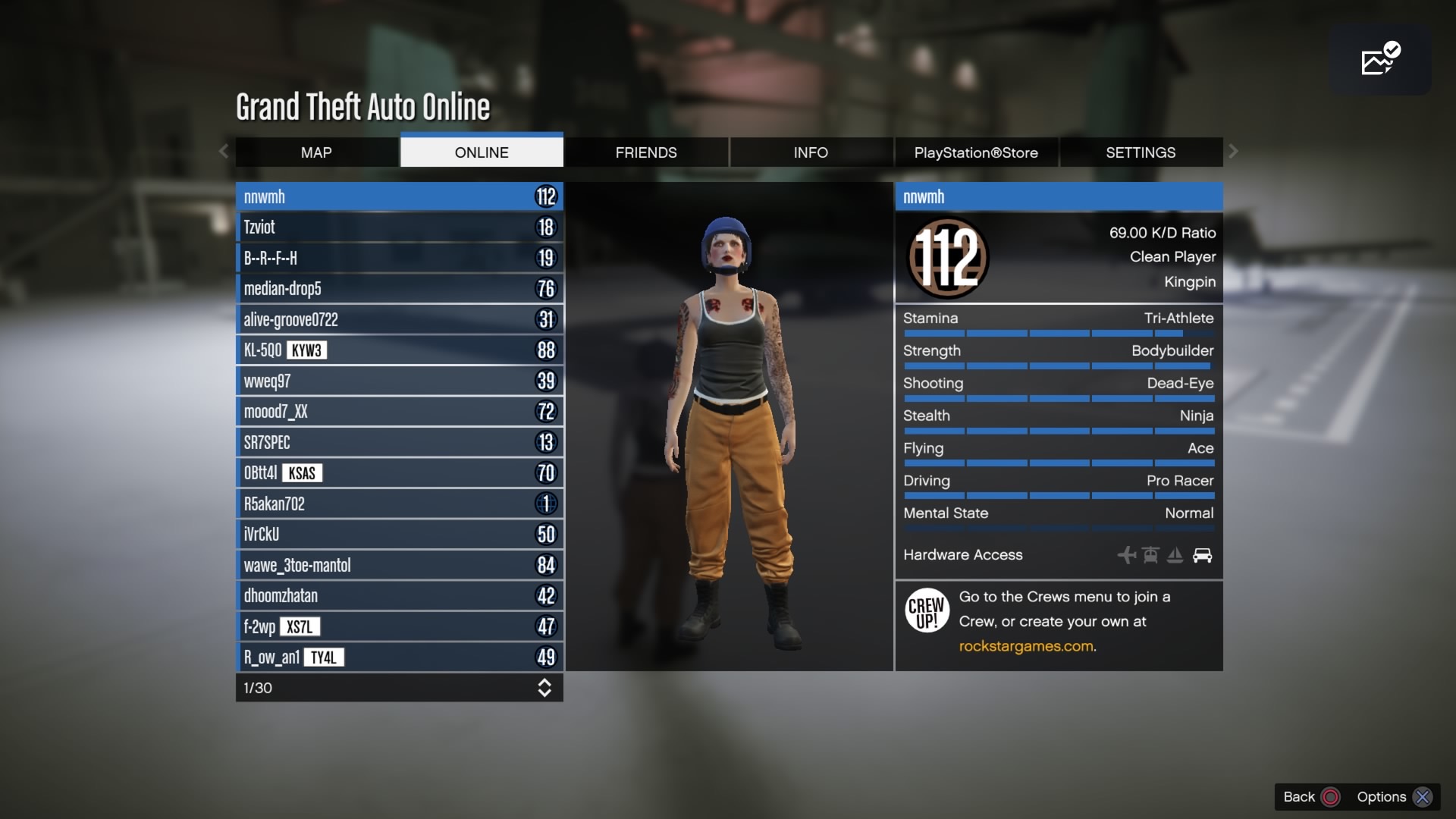Choose player moood7_XX

click(399, 412)
